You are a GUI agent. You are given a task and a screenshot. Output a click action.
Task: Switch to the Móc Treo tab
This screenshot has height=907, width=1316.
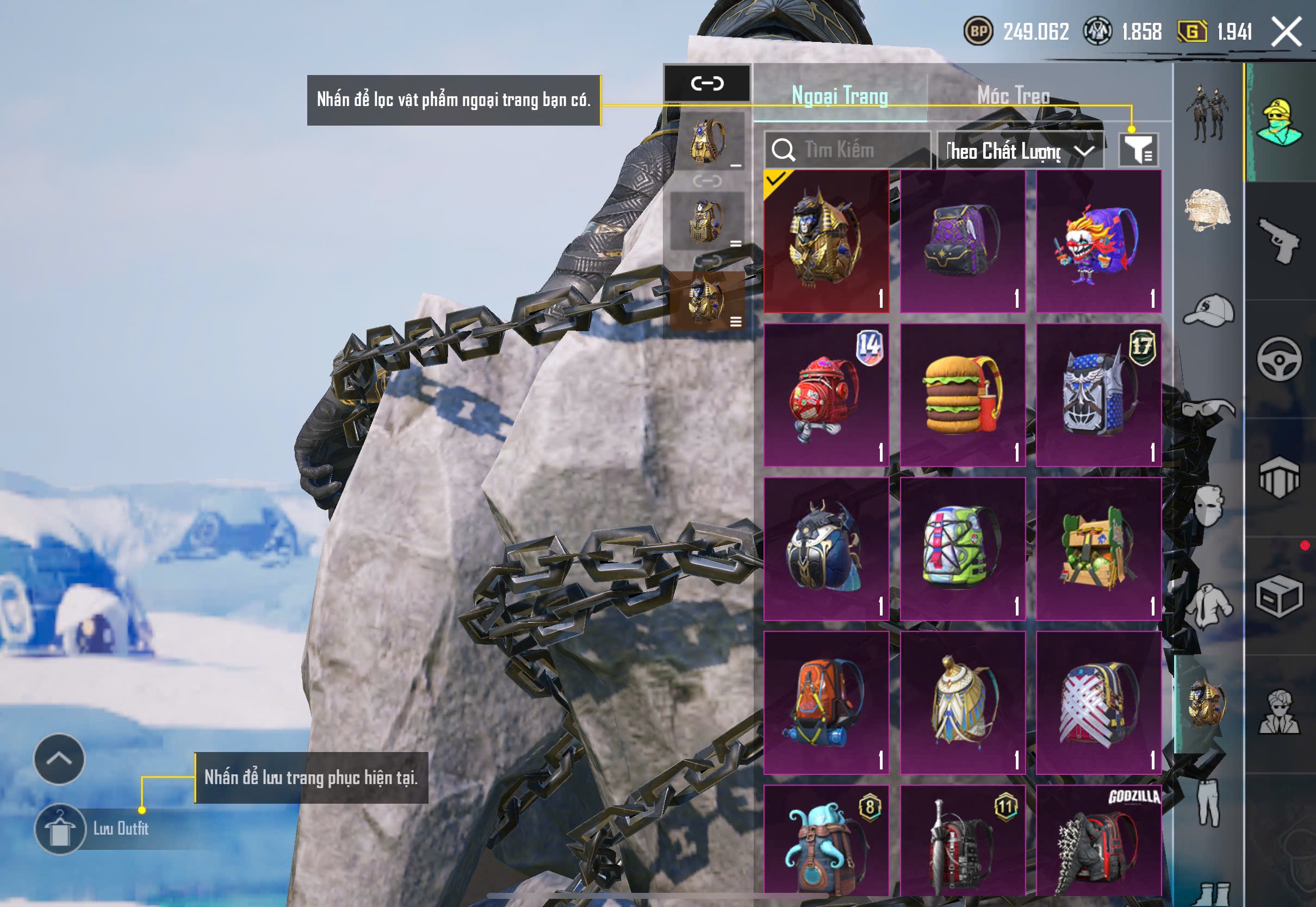click(x=1013, y=96)
